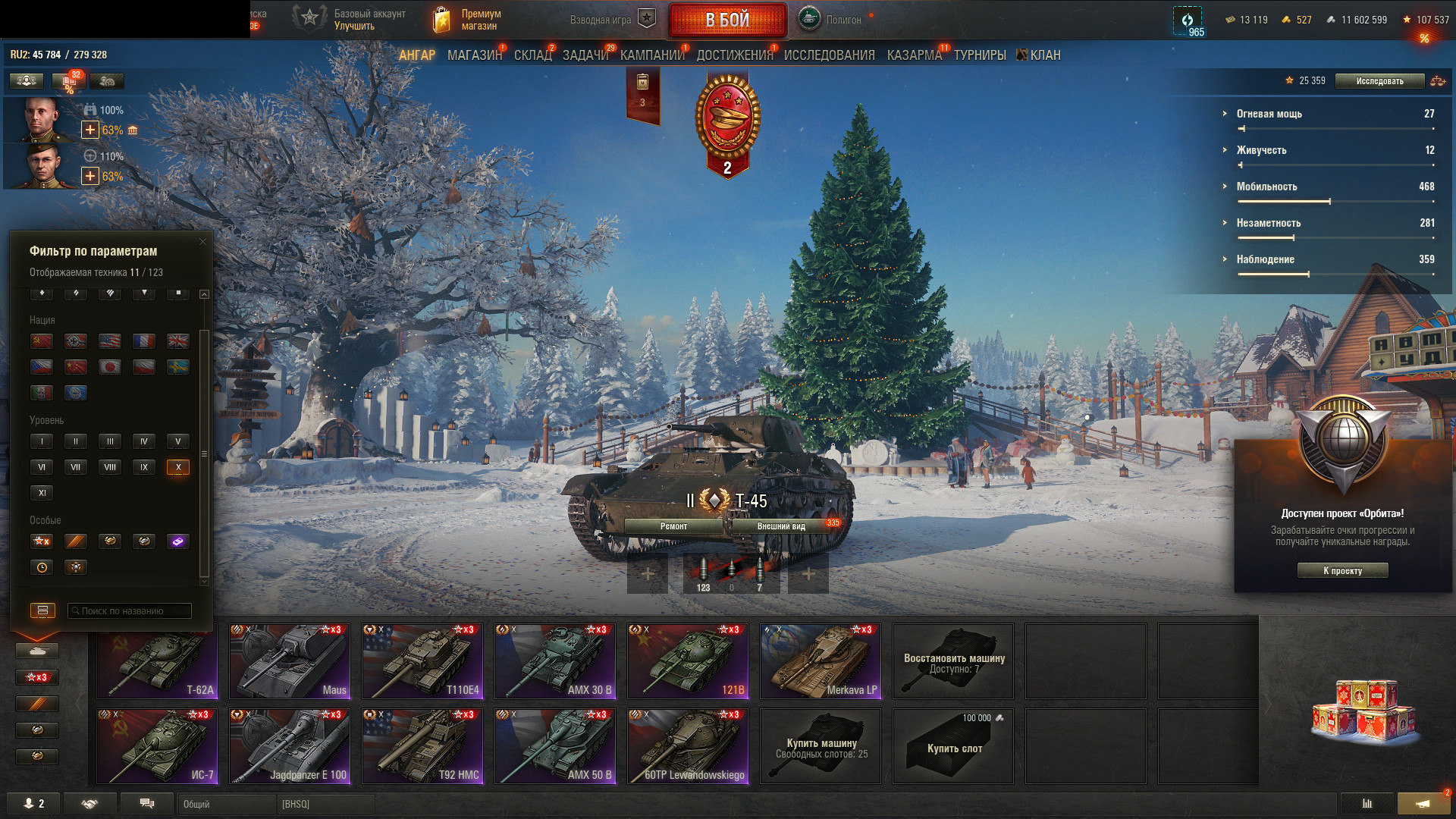Select the AMX 50 B tank
Viewport: 1456px width, 819px height.
(x=555, y=746)
